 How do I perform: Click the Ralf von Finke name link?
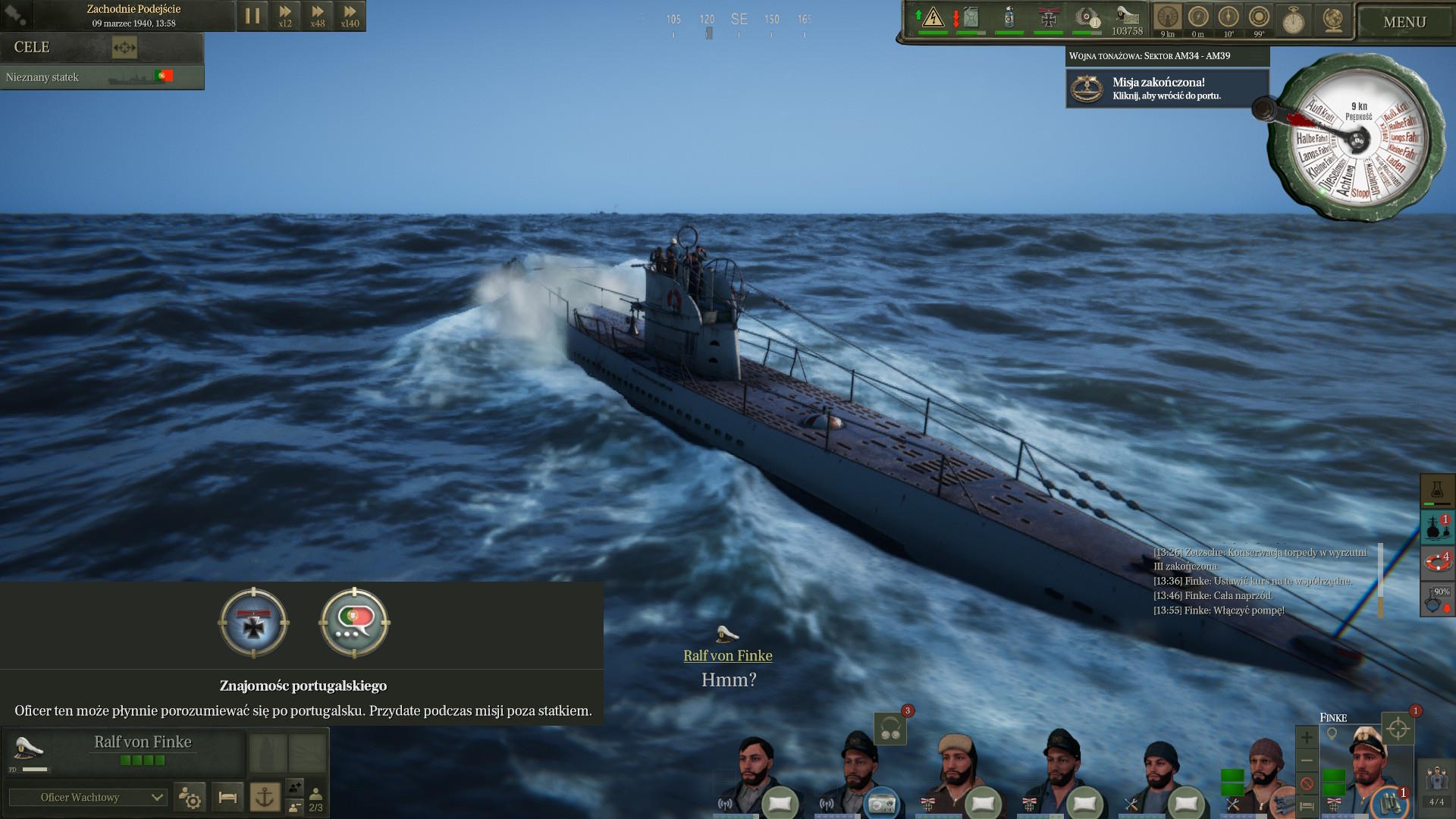(727, 656)
